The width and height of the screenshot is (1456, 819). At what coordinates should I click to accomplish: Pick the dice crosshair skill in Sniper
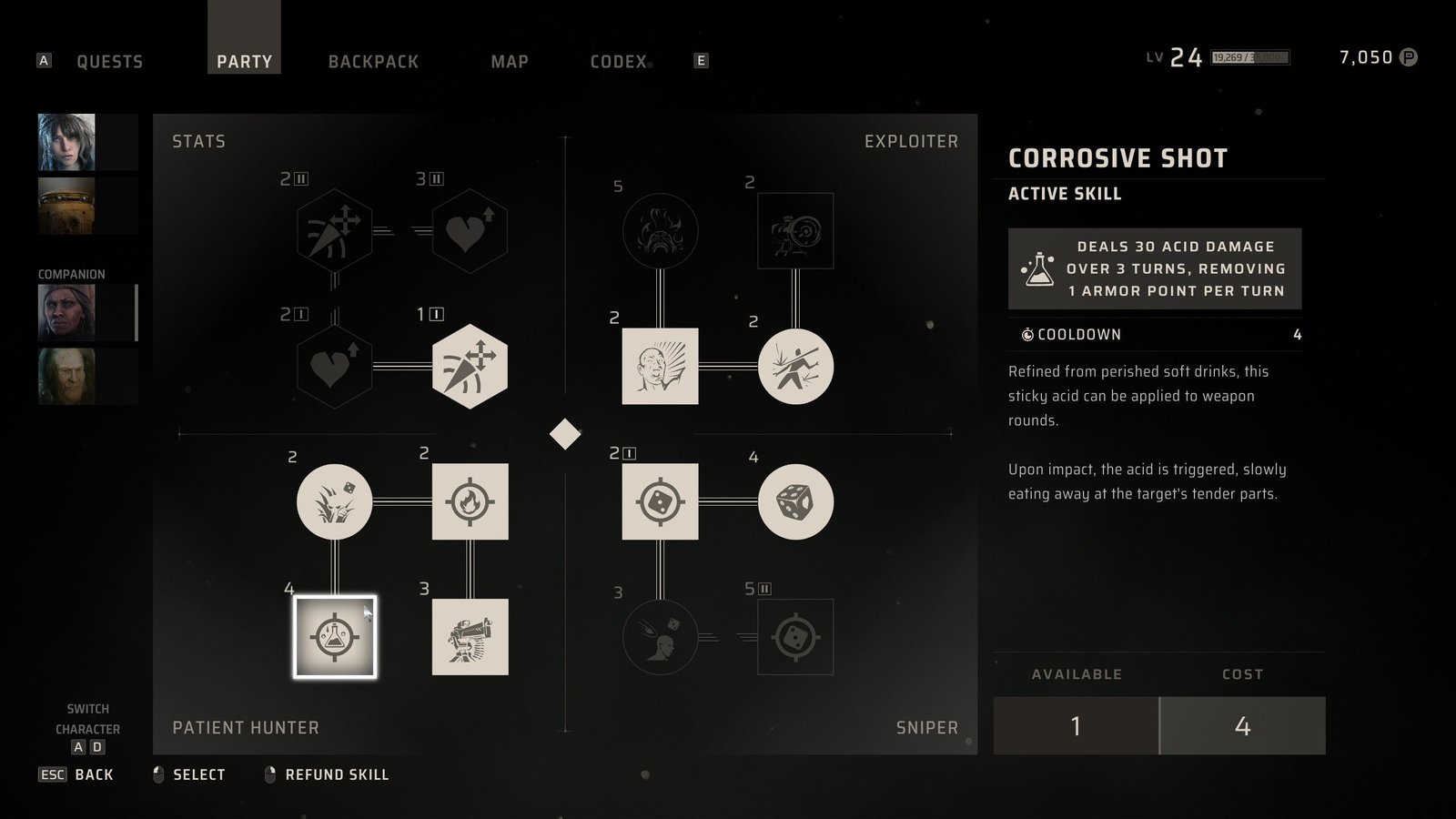[x=660, y=501]
